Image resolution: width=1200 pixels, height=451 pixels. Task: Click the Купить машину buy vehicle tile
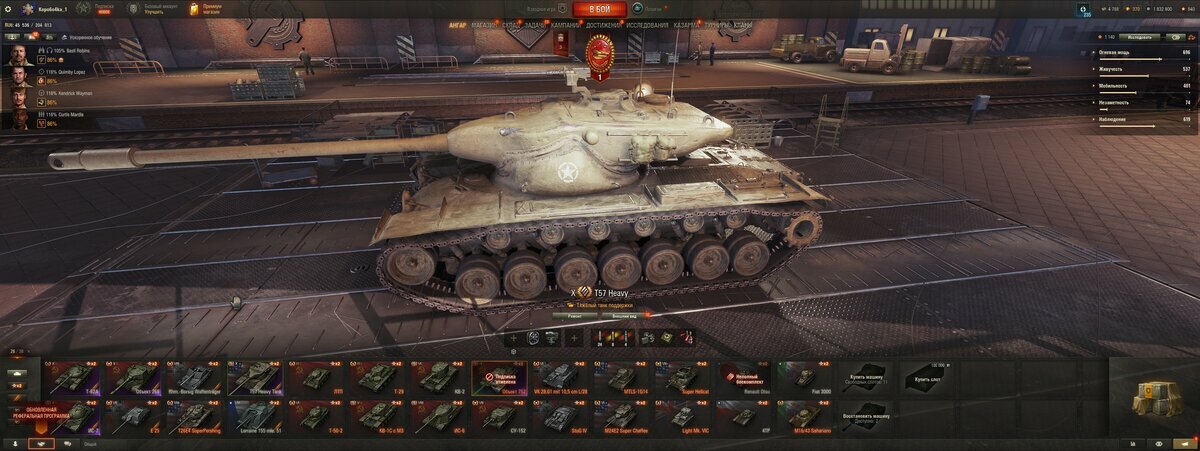[x=866, y=378]
